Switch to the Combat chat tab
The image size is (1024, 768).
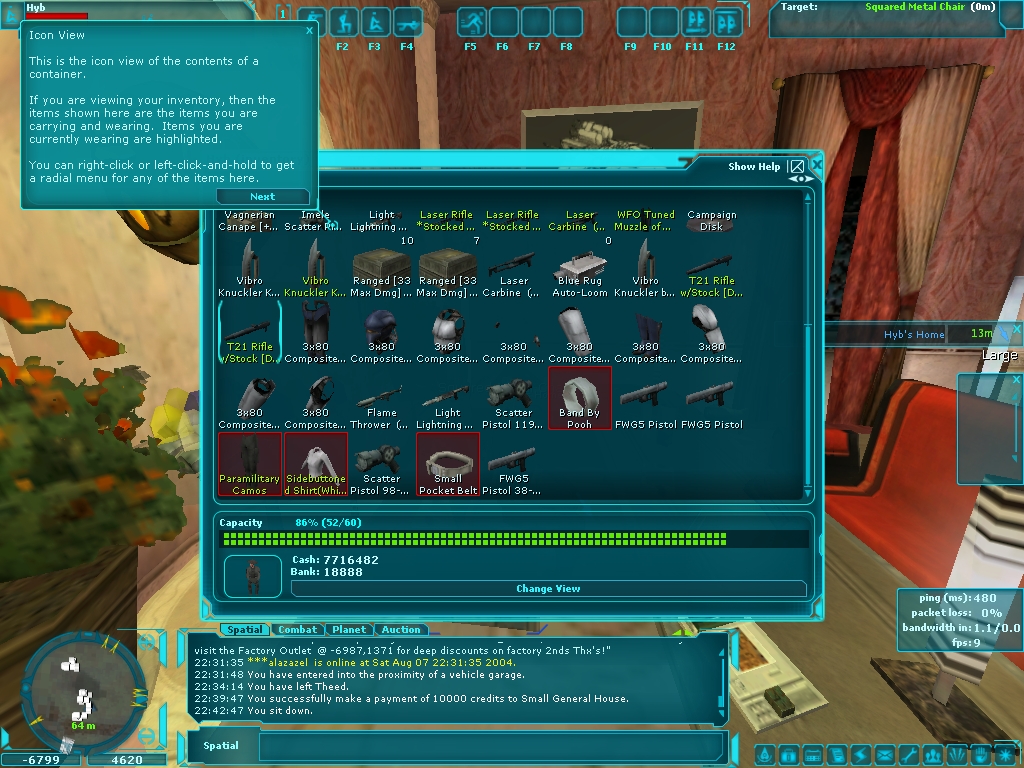(x=297, y=630)
